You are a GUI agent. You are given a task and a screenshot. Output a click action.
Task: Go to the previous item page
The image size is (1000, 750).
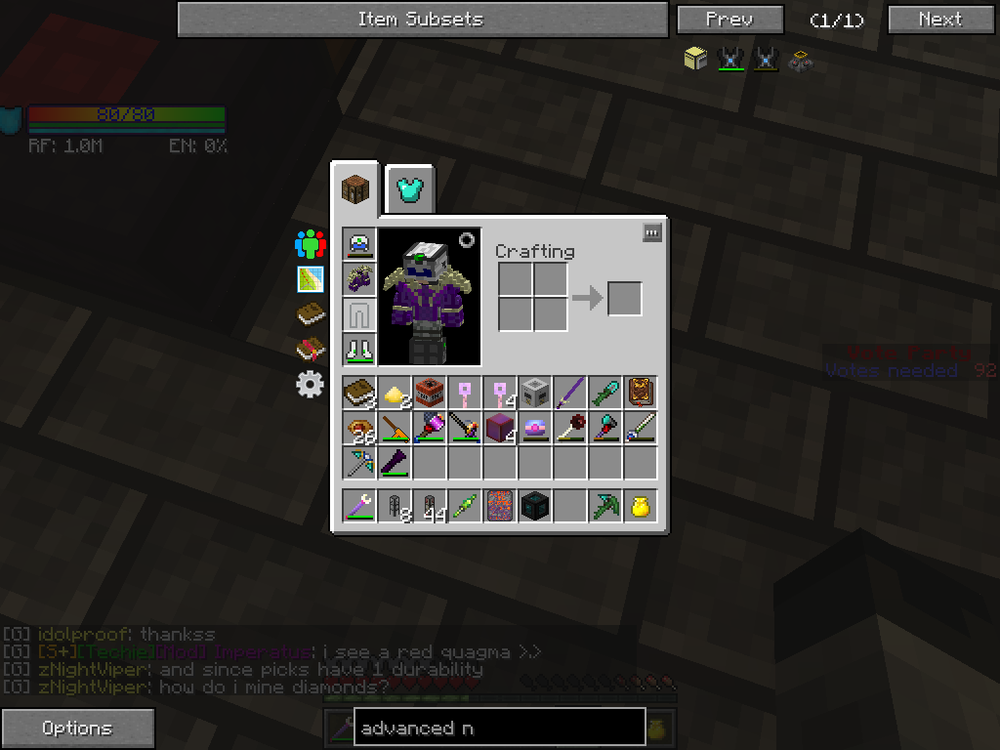[x=729, y=19]
